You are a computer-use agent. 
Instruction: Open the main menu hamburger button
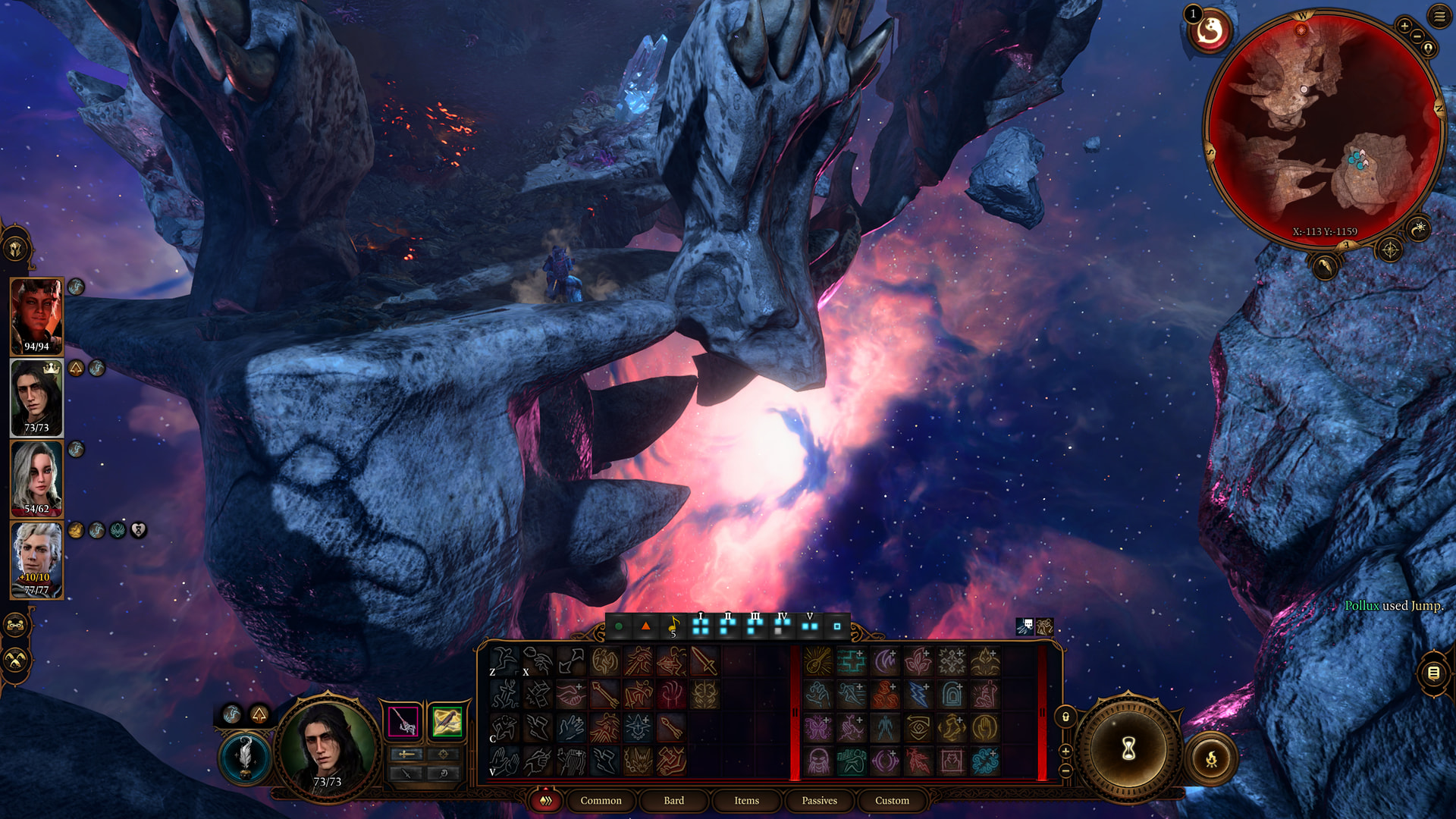1439,17
